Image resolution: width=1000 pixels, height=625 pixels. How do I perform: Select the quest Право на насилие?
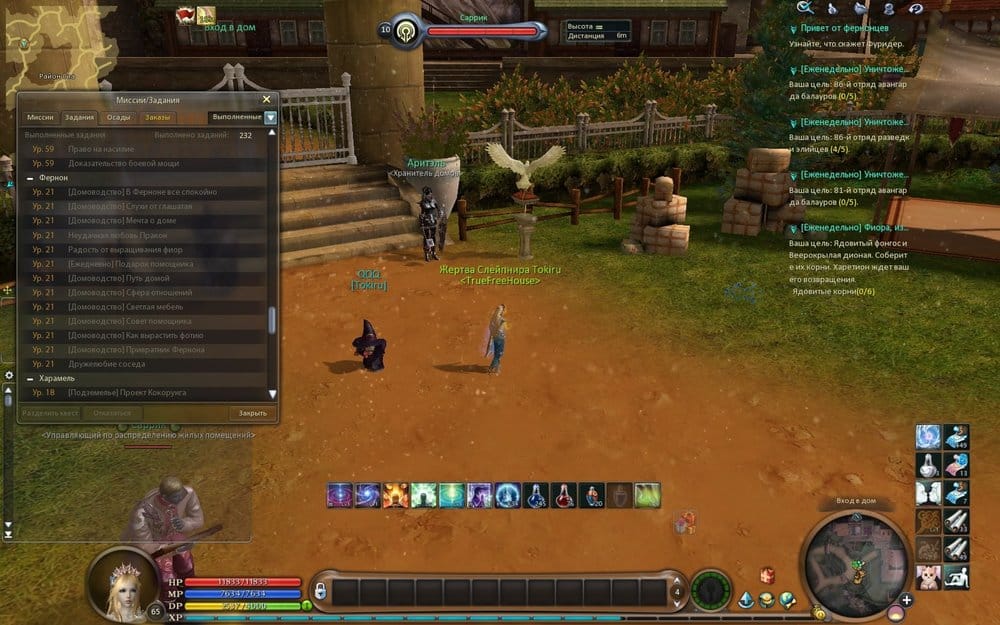(99, 149)
